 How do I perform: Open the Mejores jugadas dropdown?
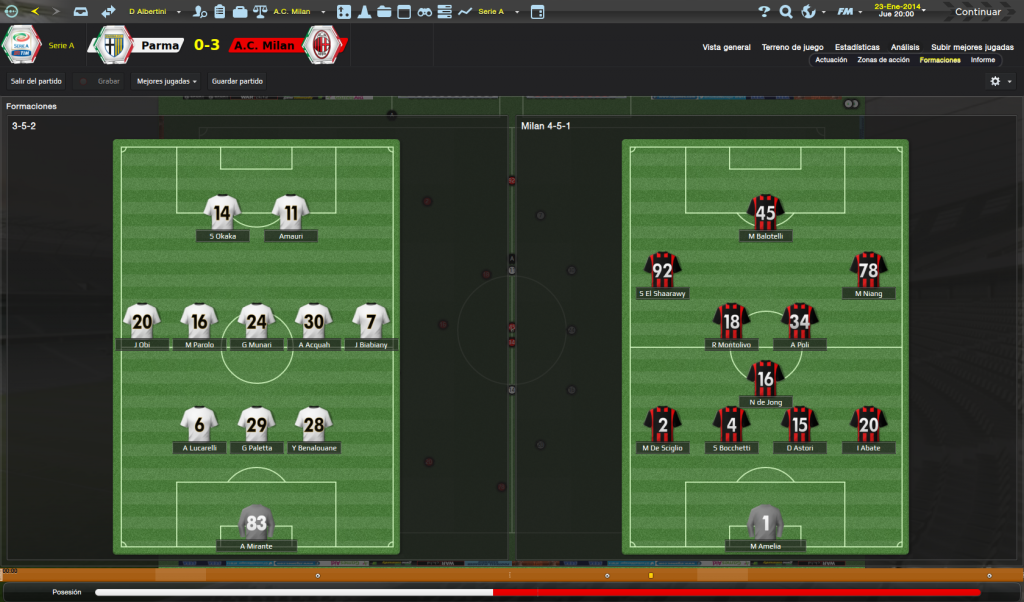pyautogui.click(x=167, y=81)
